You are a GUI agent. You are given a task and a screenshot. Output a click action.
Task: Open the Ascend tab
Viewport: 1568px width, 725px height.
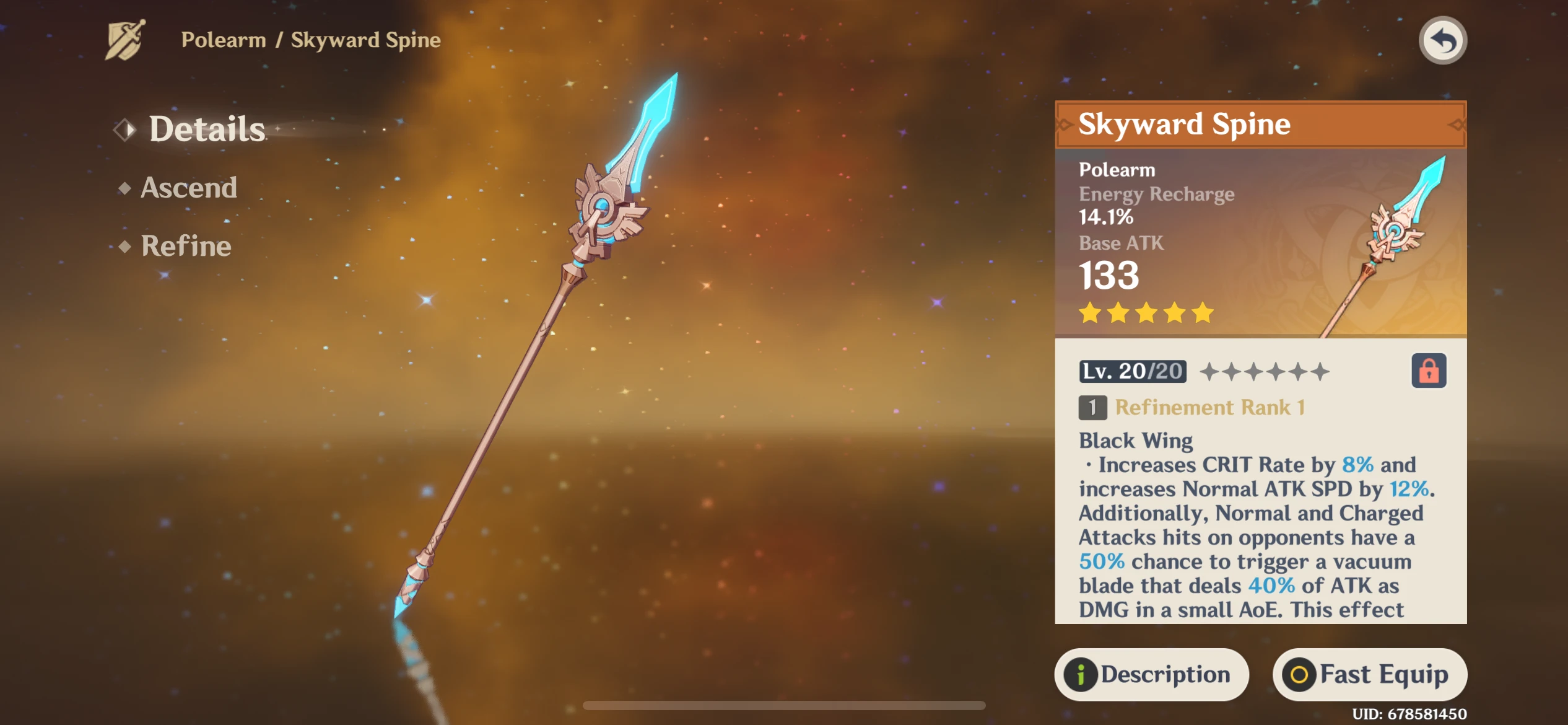(x=188, y=188)
